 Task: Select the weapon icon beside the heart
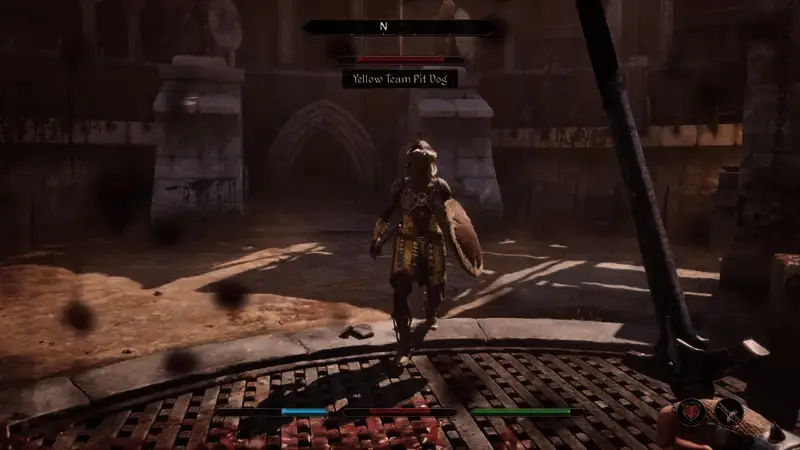pos(729,410)
